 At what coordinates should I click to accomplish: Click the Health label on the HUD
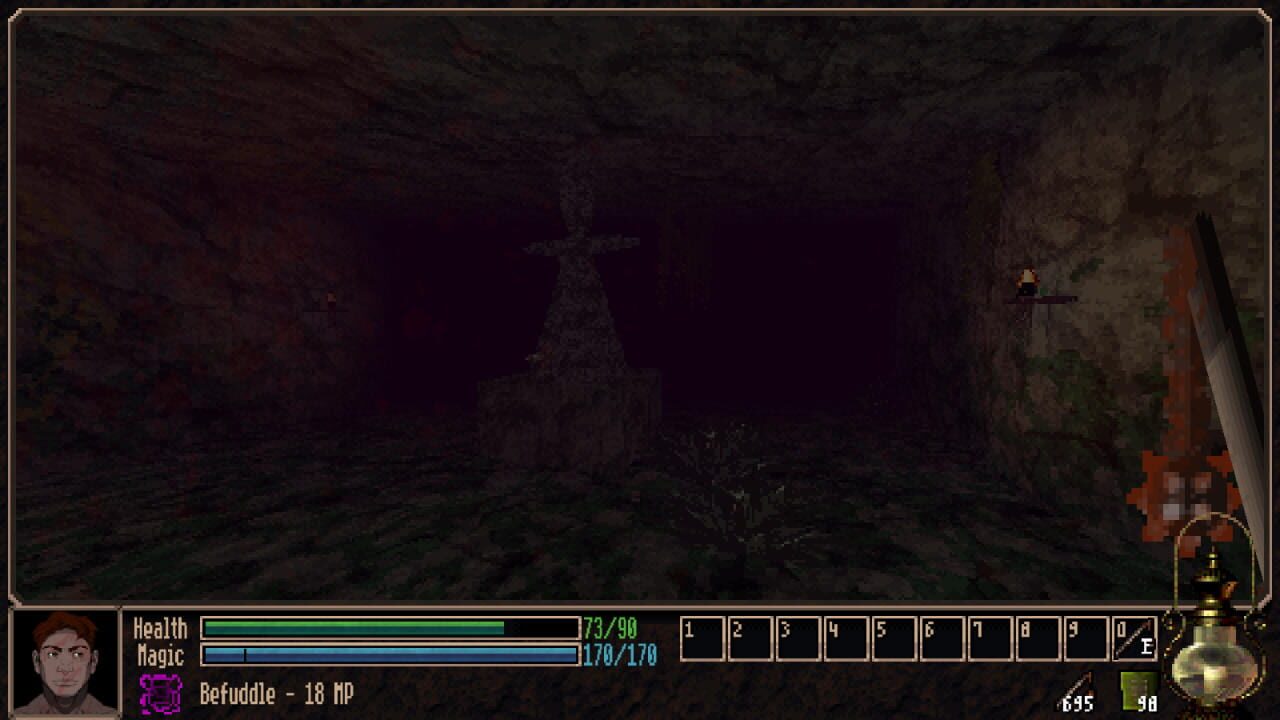(x=160, y=630)
